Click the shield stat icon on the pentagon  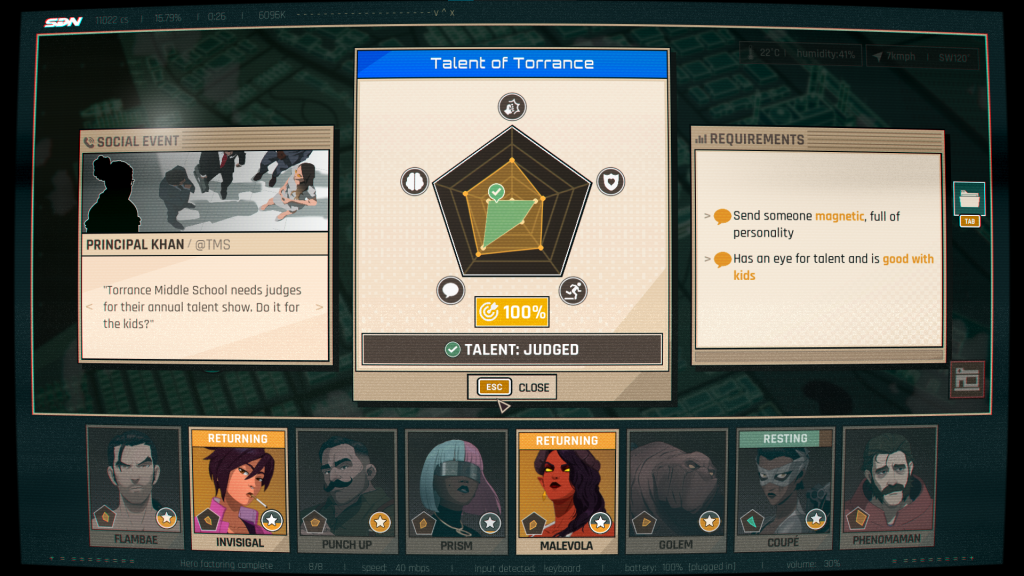click(x=610, y=181)
